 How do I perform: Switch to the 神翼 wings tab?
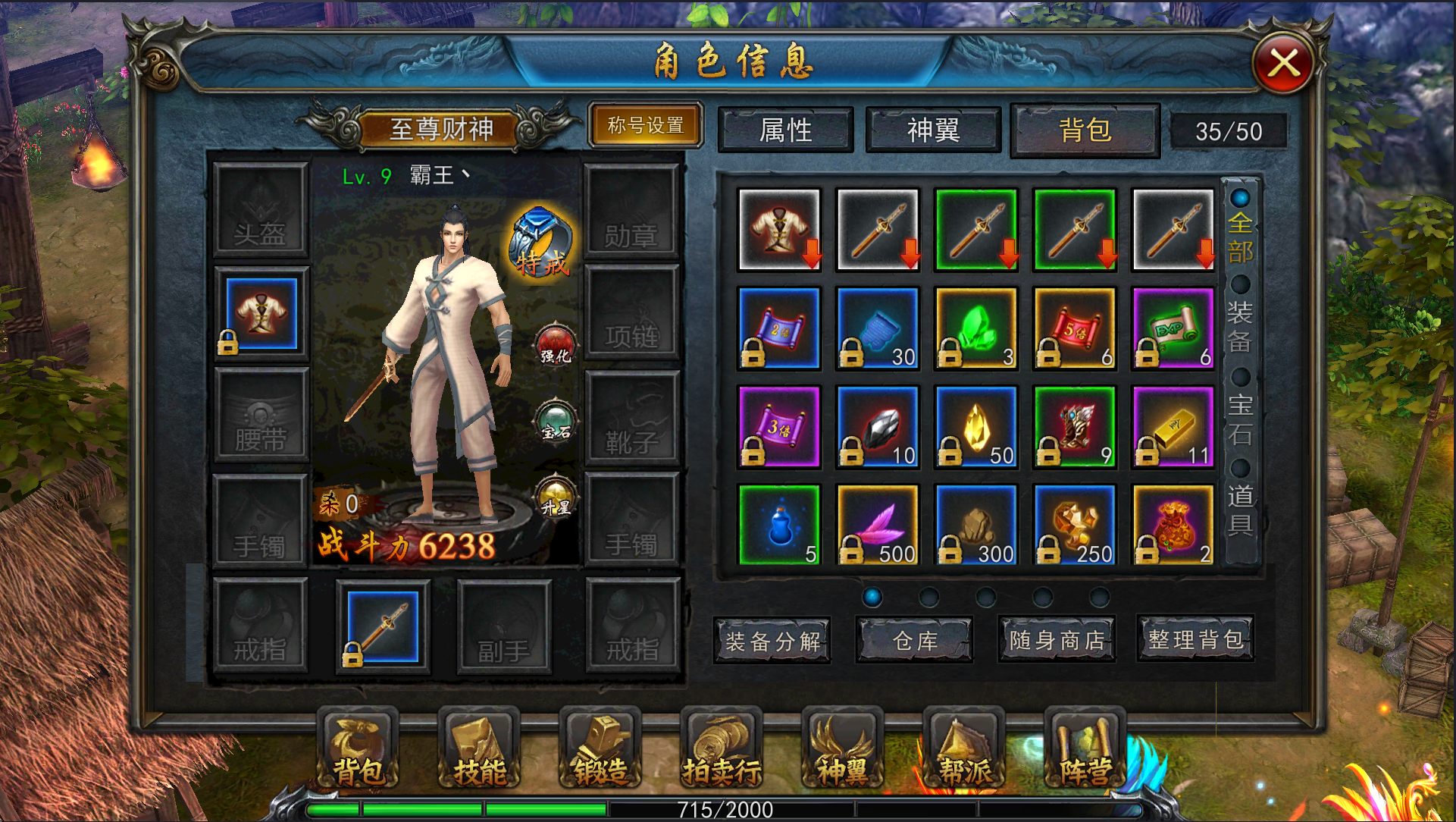tap(933, 130)
